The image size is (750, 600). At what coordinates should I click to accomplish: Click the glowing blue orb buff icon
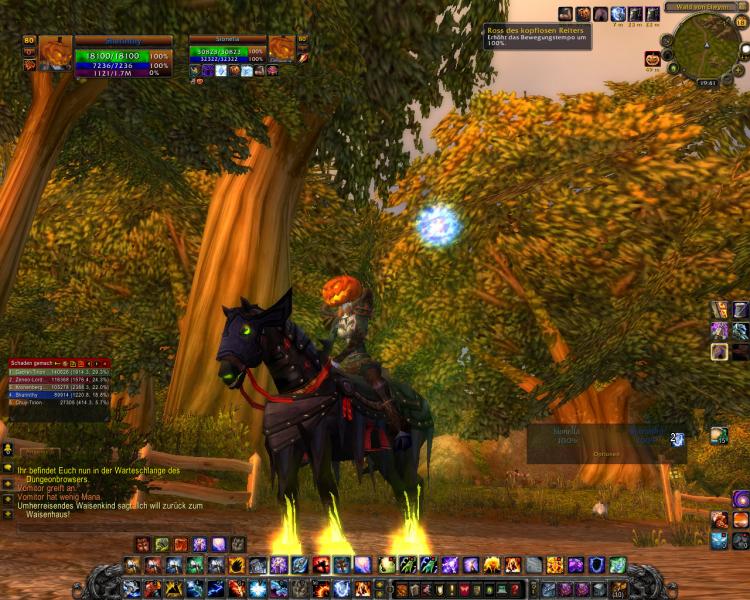pyautogui.click(x=618, y=14)
